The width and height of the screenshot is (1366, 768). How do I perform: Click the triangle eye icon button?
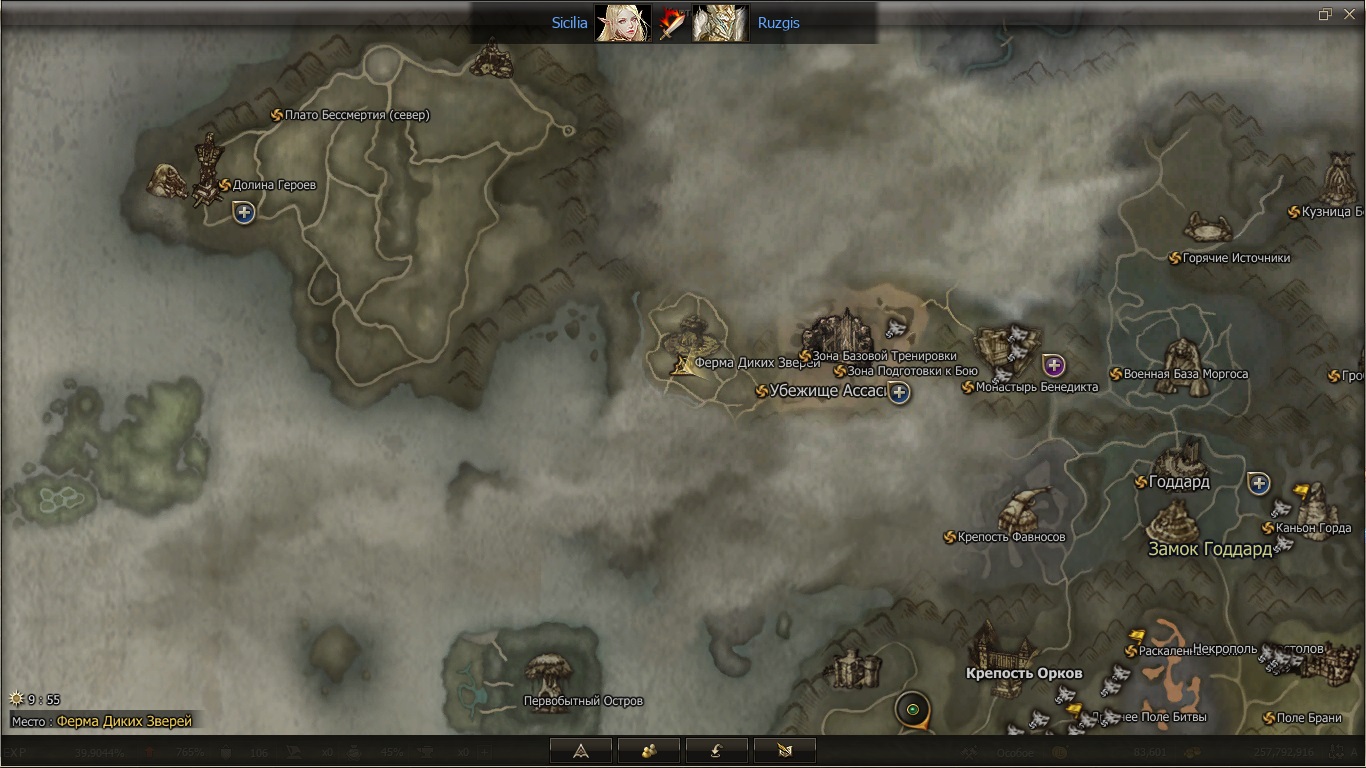[x=580, y=750]
